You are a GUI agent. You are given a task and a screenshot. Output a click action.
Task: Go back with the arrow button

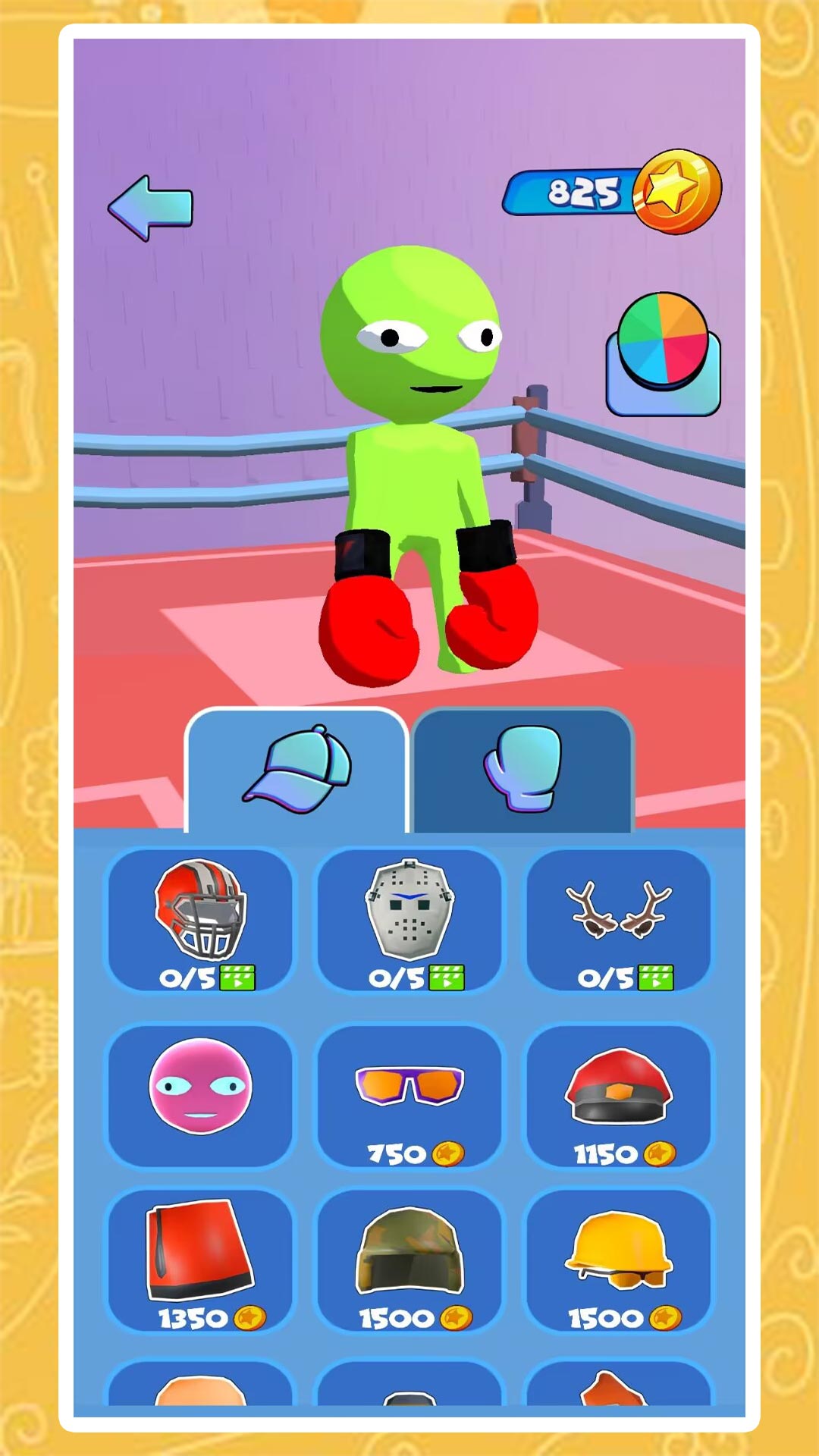[x=150, y=208]
